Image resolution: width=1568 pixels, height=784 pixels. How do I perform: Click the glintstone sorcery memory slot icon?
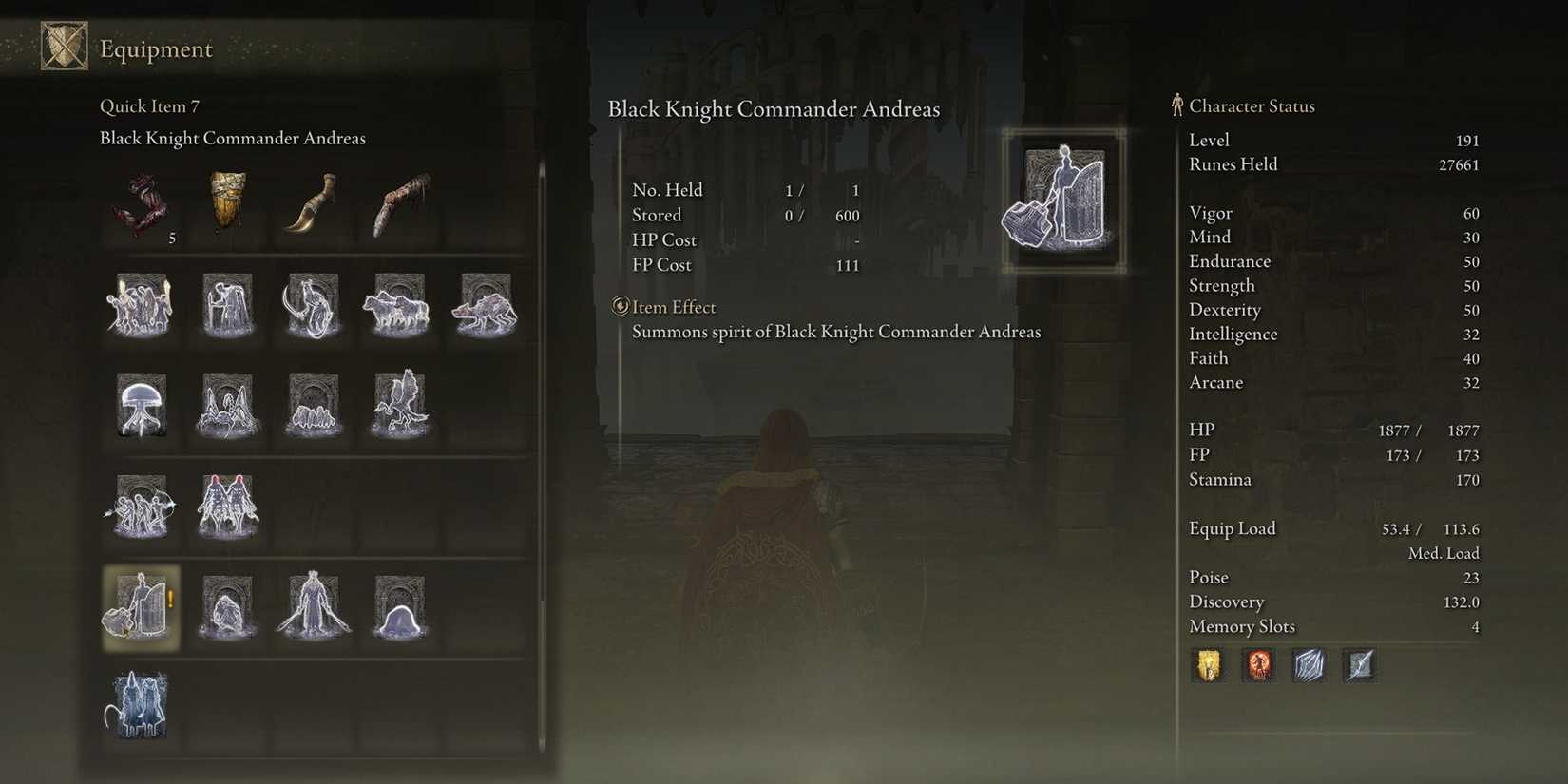click(1309, 665)
